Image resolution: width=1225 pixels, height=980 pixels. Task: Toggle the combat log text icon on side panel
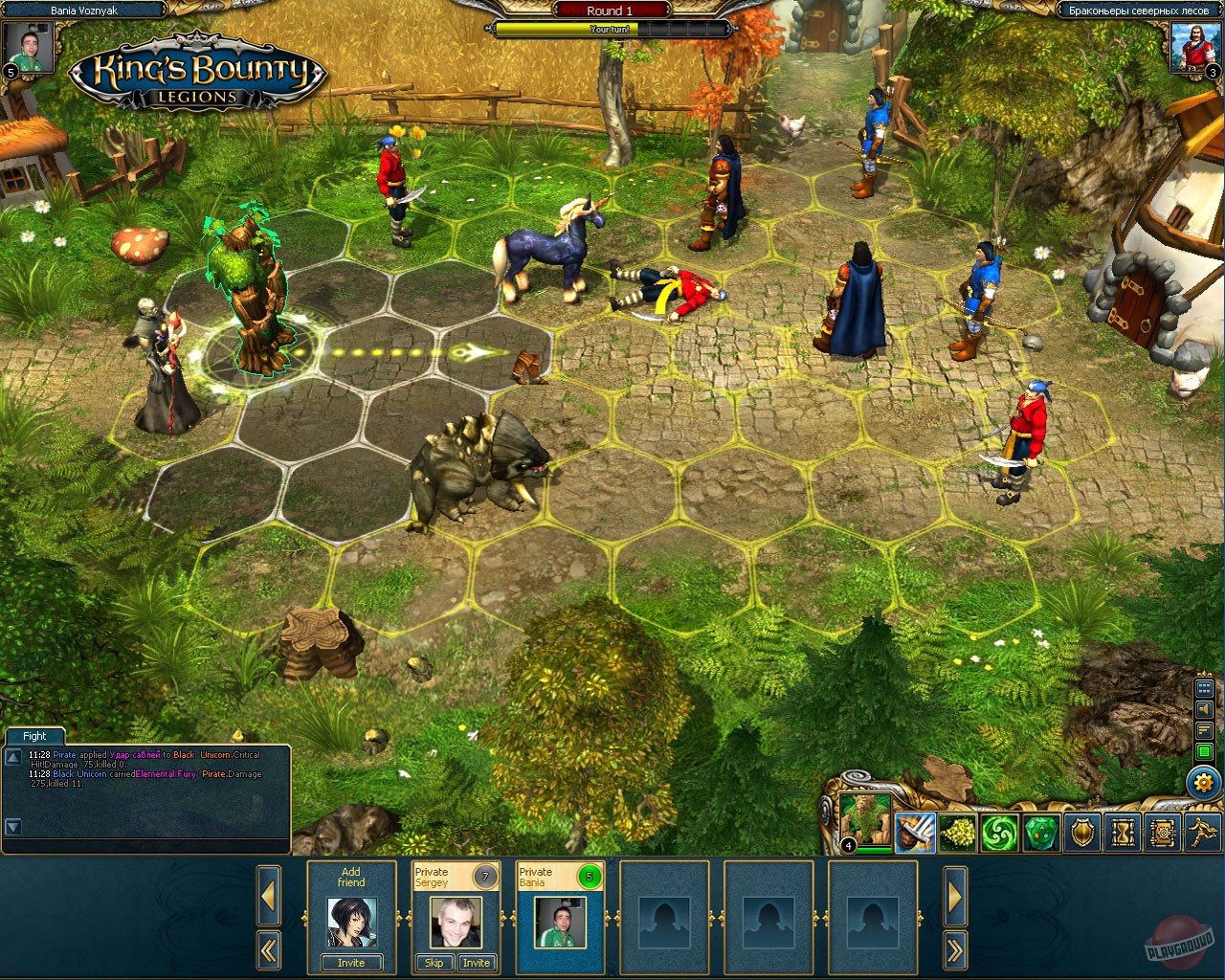[1204, 728]
